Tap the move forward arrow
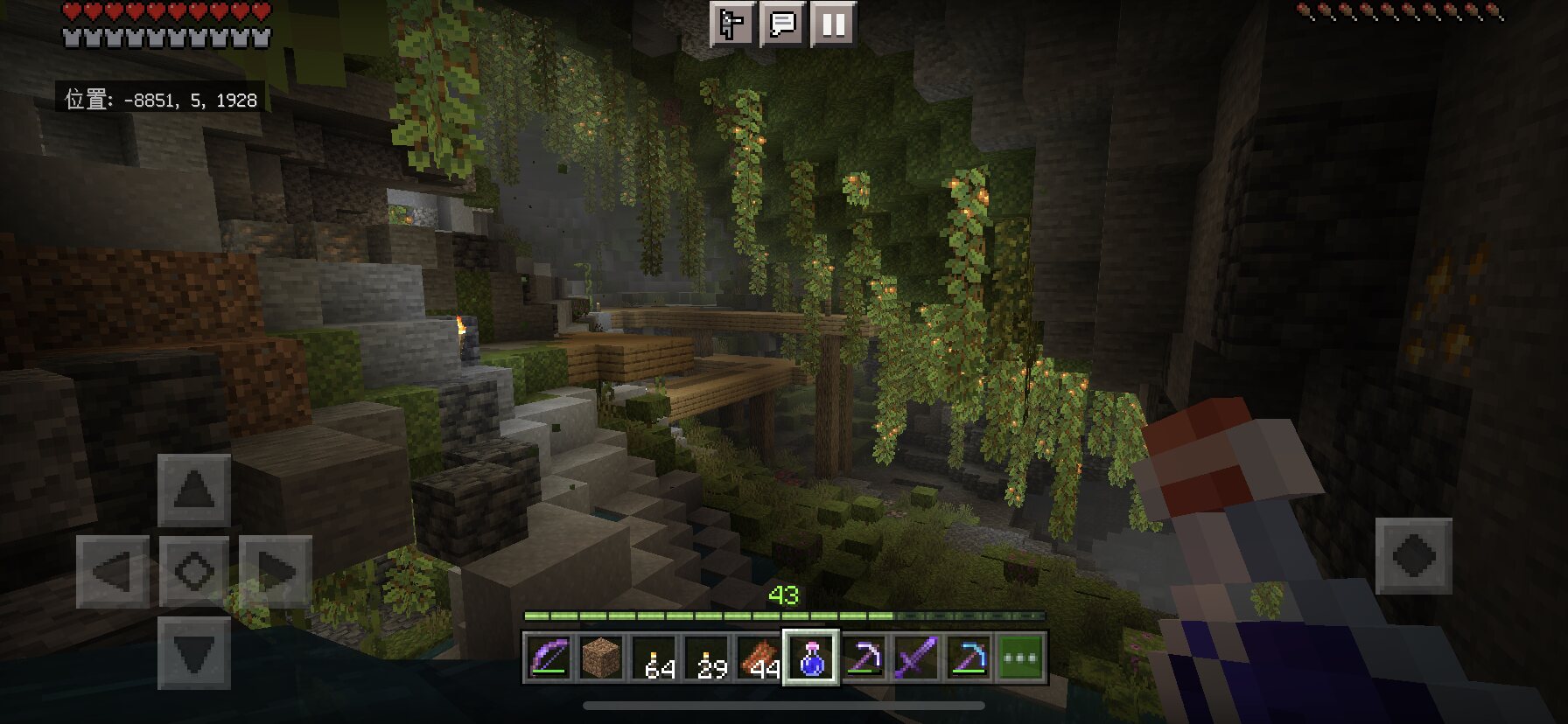This screenshot has height=724, width=1568. [194, 490]
